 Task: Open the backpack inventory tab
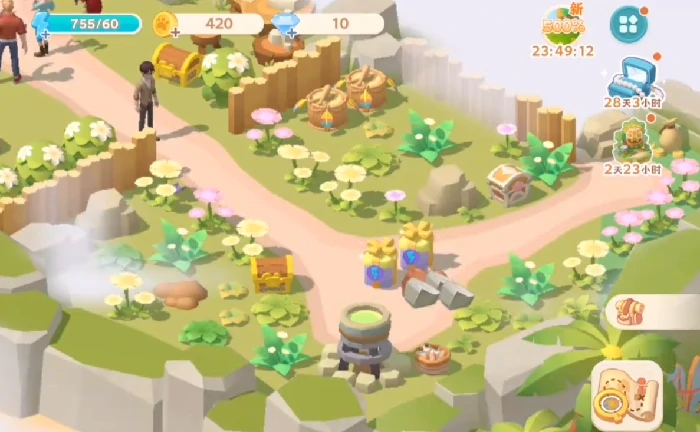point(630,310)
